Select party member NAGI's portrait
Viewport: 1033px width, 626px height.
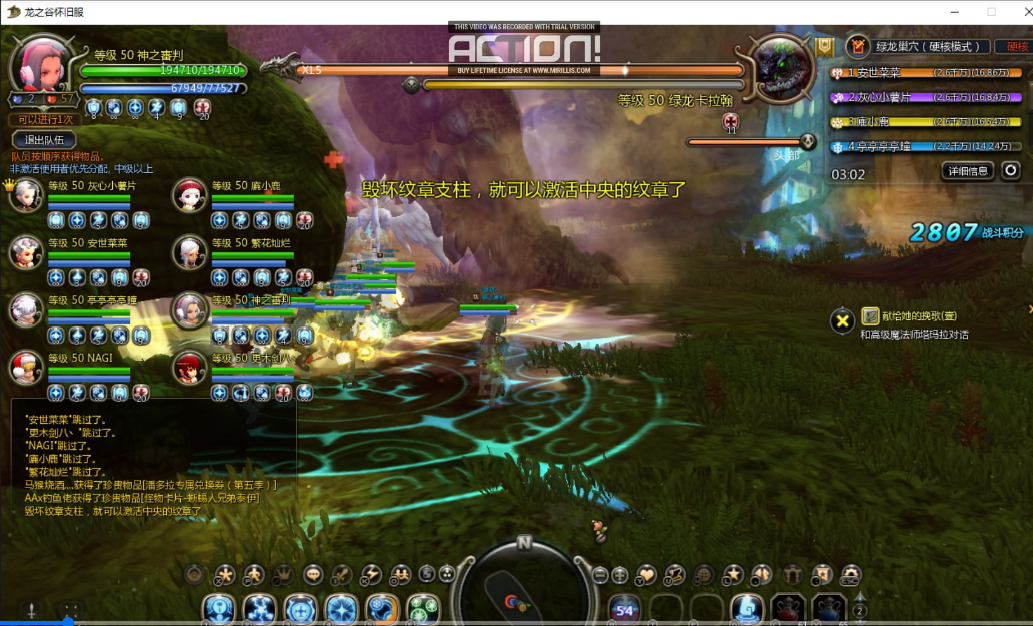coord(25,368)
